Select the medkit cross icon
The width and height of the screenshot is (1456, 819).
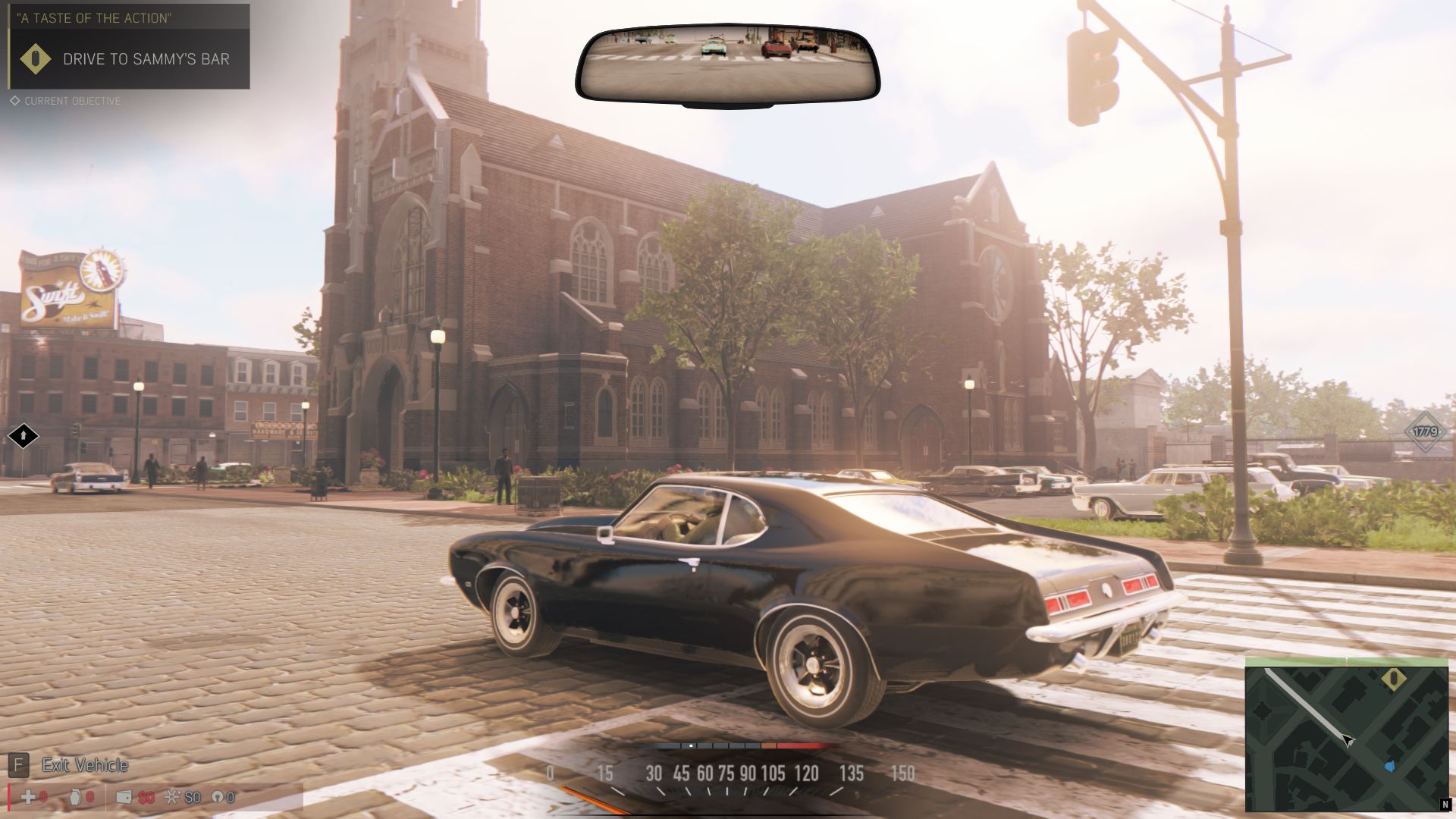pos(28,797)
